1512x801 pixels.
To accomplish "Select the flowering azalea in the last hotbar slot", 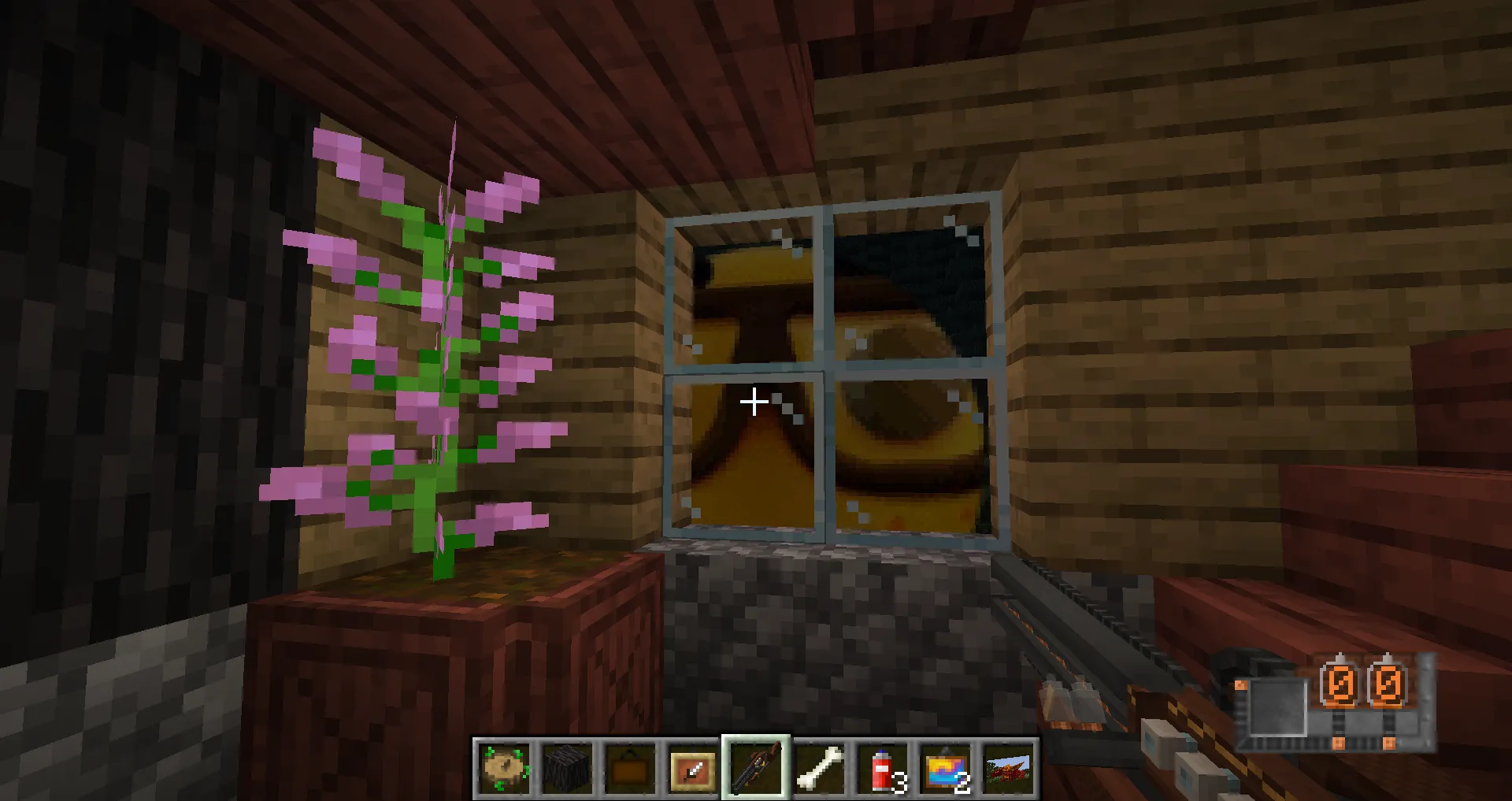I will tap(1007, 769).
